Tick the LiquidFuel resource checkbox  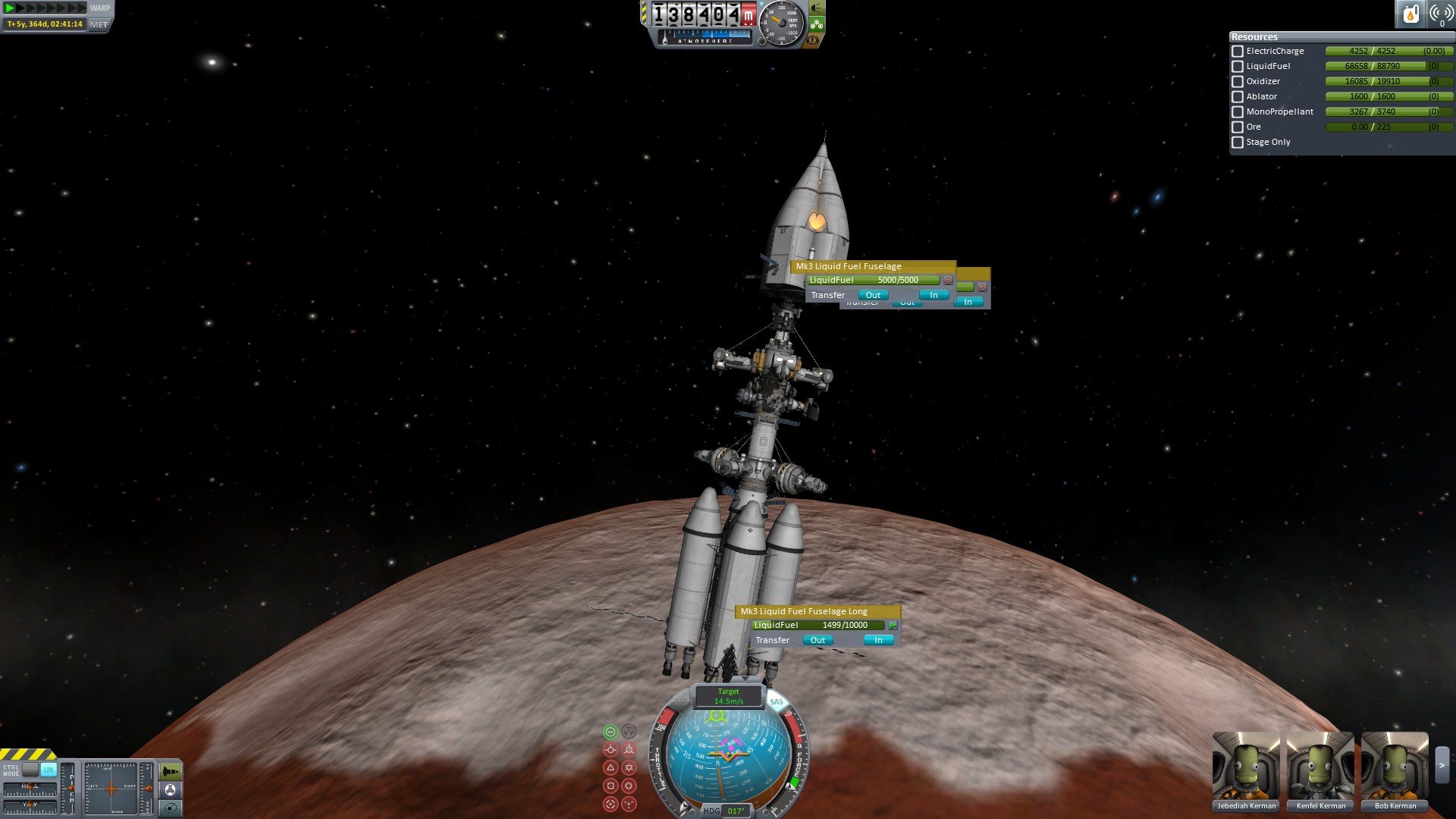(1238, 67)
